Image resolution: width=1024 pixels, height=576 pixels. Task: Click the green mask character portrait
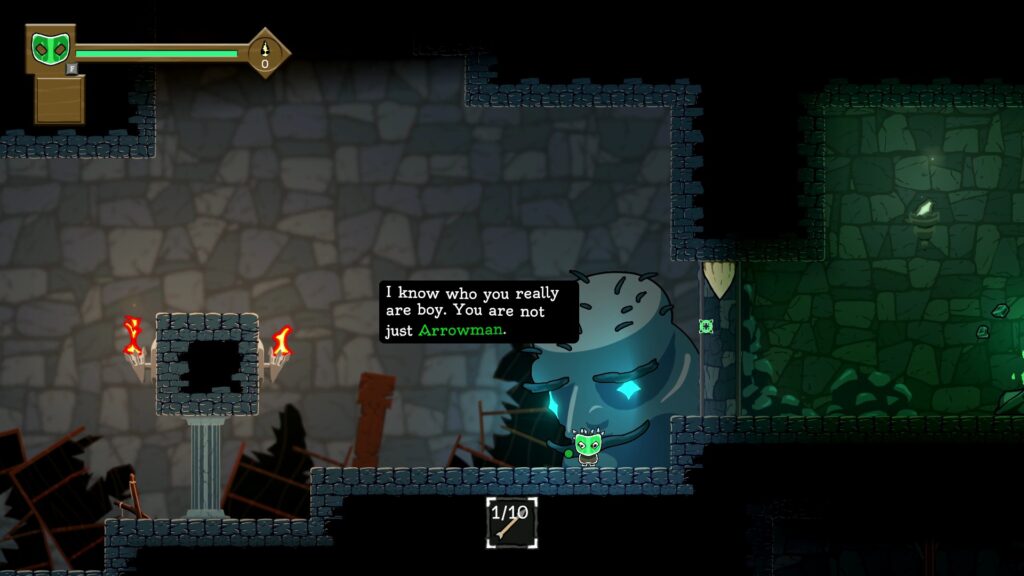(49, 48)
